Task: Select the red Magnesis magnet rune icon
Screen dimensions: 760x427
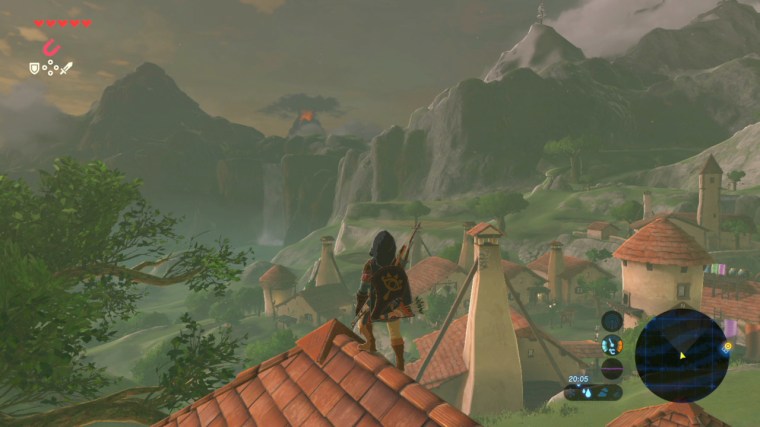Action: click(x=53, y=46)
